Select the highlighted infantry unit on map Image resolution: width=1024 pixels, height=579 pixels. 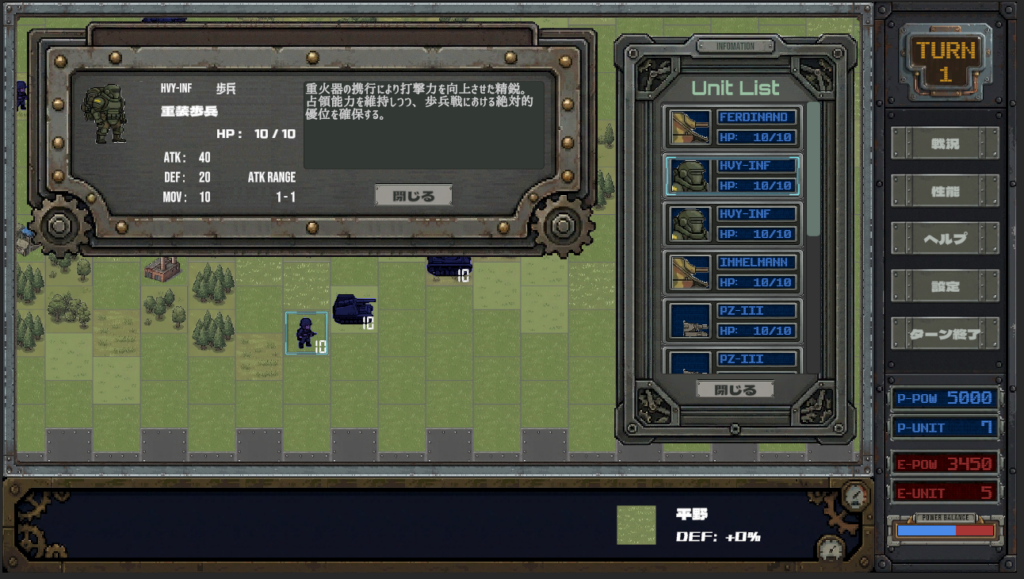(x=305, y=332)
